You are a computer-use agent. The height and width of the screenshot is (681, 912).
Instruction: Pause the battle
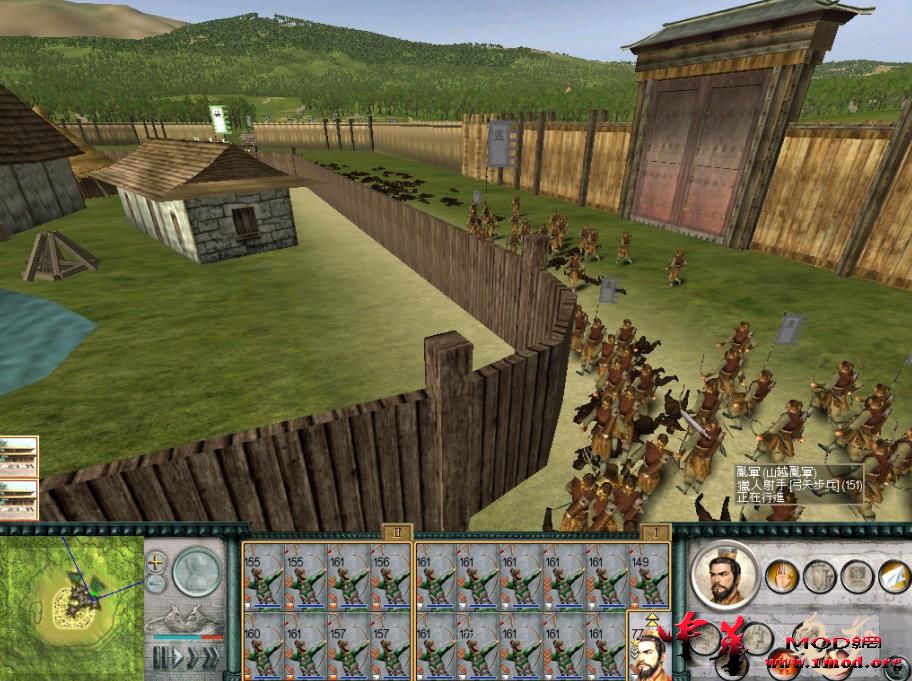[x=160, y=658]
